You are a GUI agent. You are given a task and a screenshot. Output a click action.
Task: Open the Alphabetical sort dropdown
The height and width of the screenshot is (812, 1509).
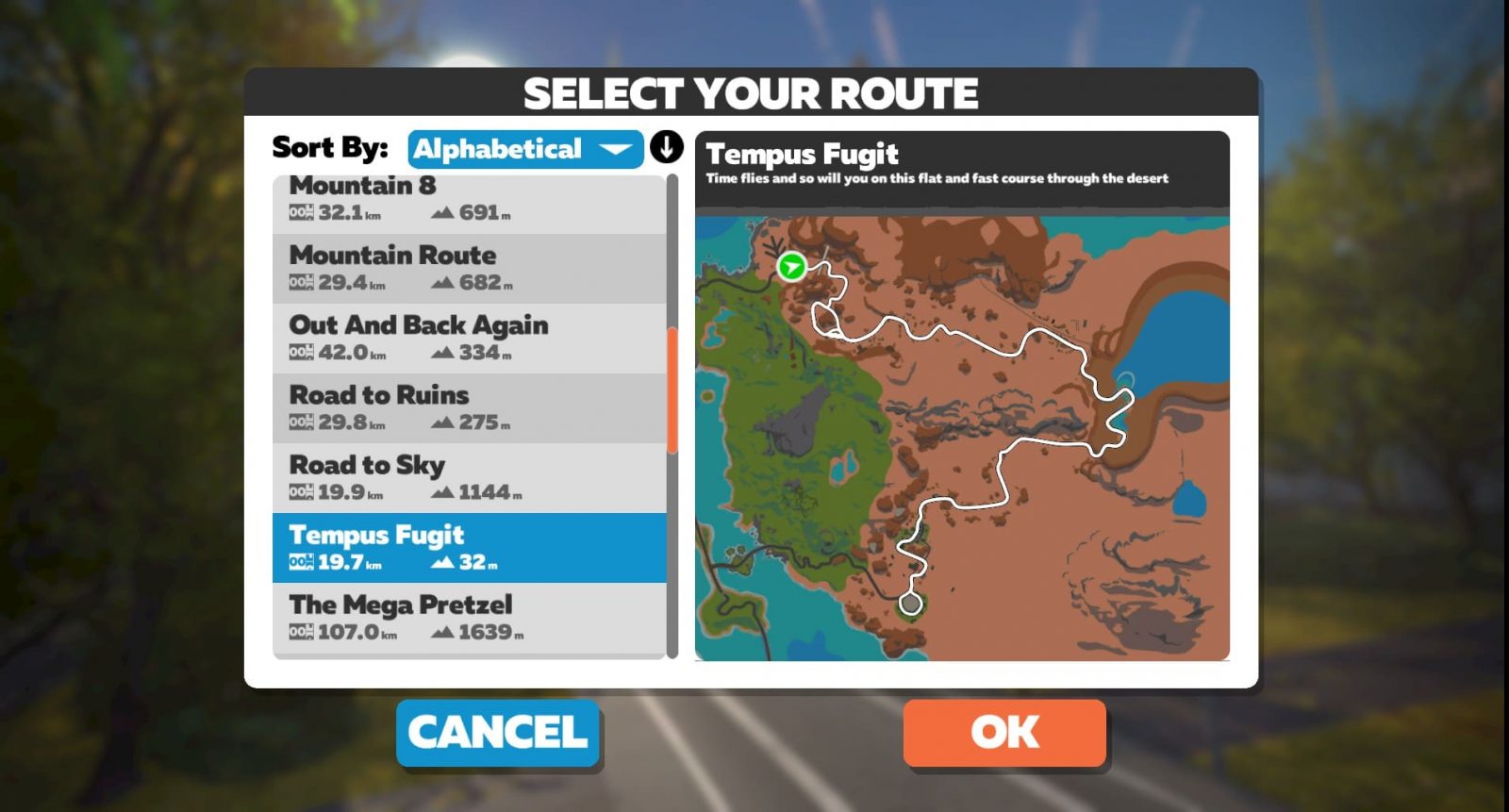[x=524, y=149]
